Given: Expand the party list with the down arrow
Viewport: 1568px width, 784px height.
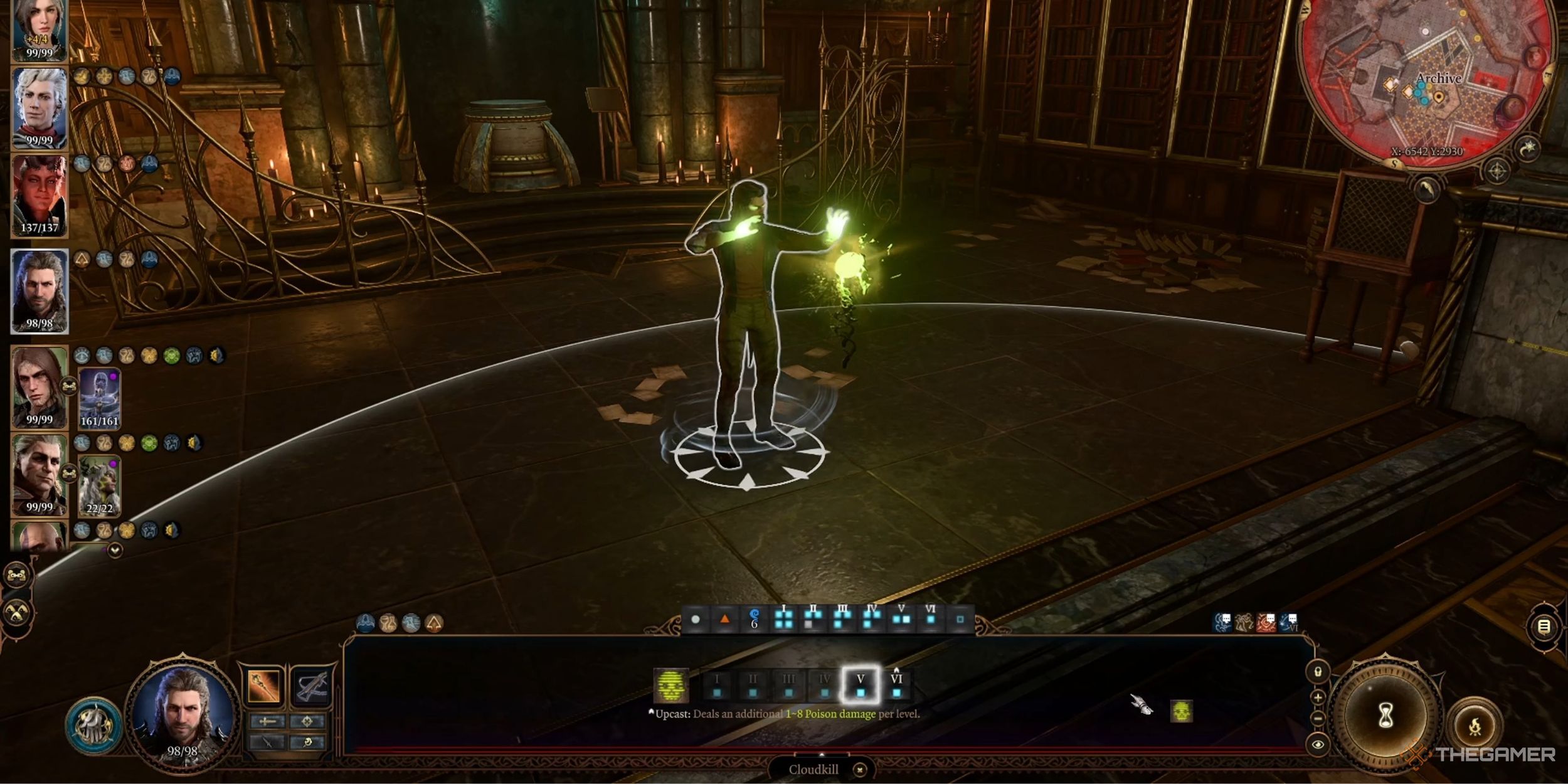Looking at the screenshot, I should point(115,550).
